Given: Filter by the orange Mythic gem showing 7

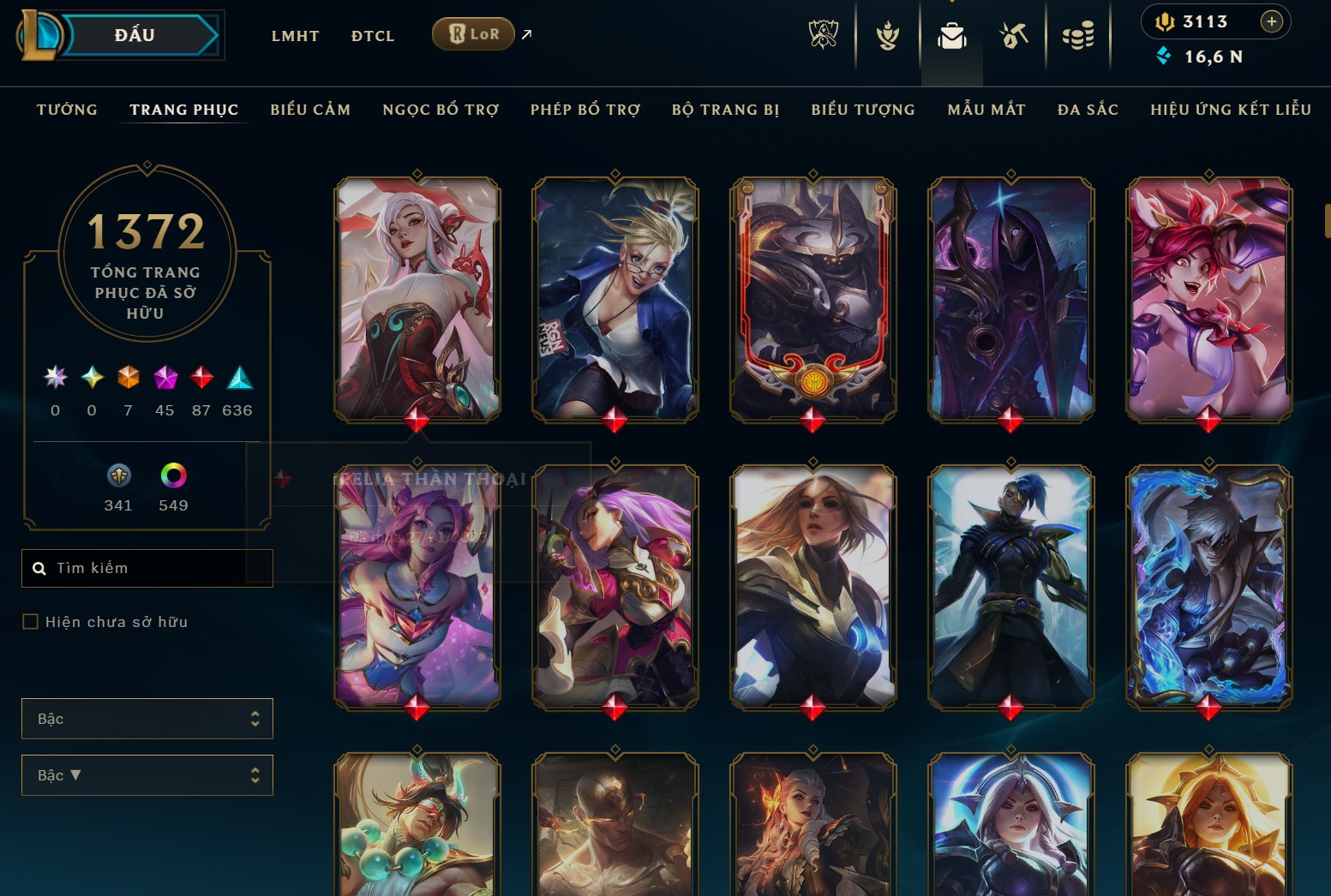Looking at the screenshot, I should click(128, 378).
